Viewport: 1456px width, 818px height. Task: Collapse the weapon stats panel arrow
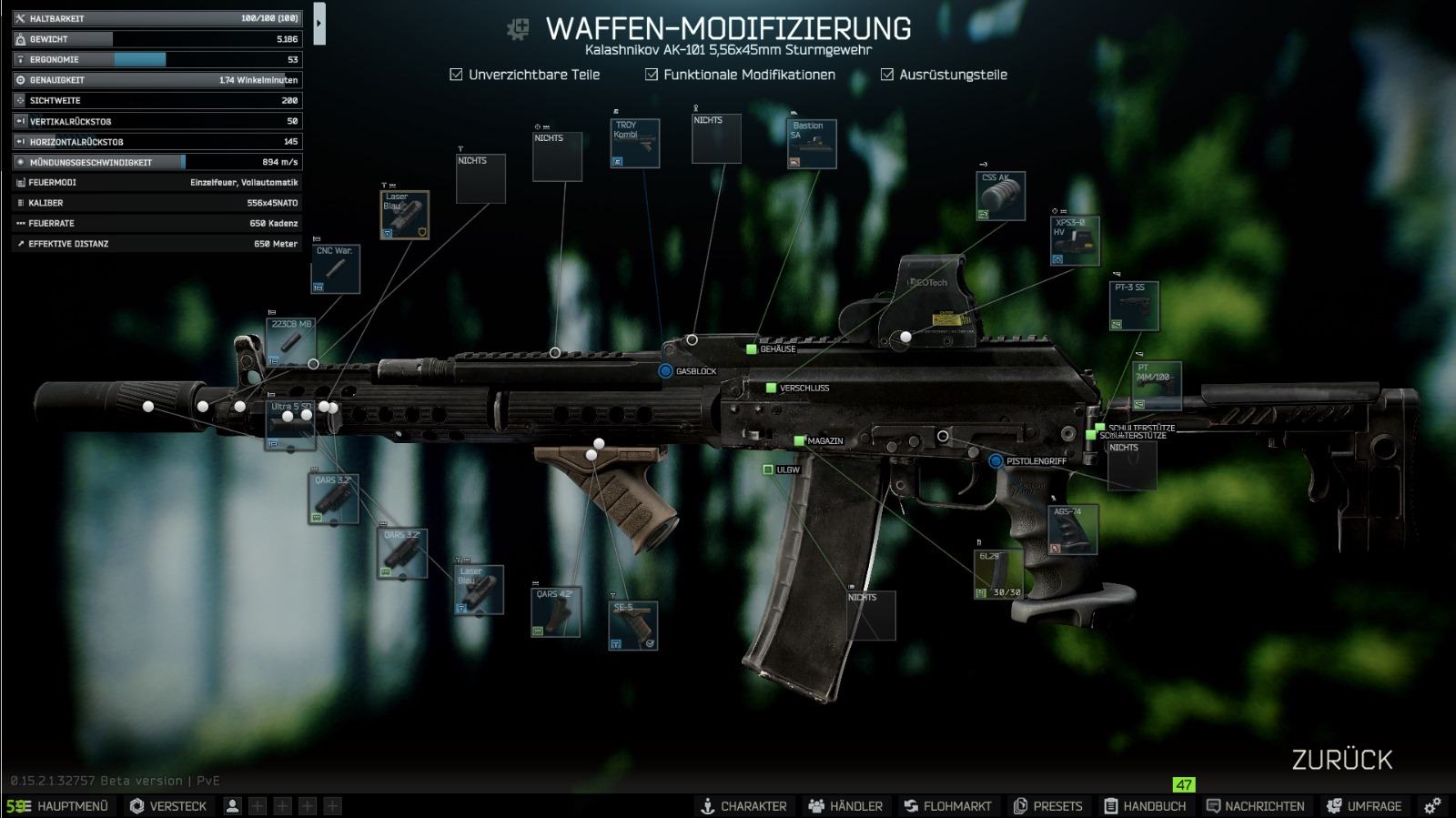318,24
